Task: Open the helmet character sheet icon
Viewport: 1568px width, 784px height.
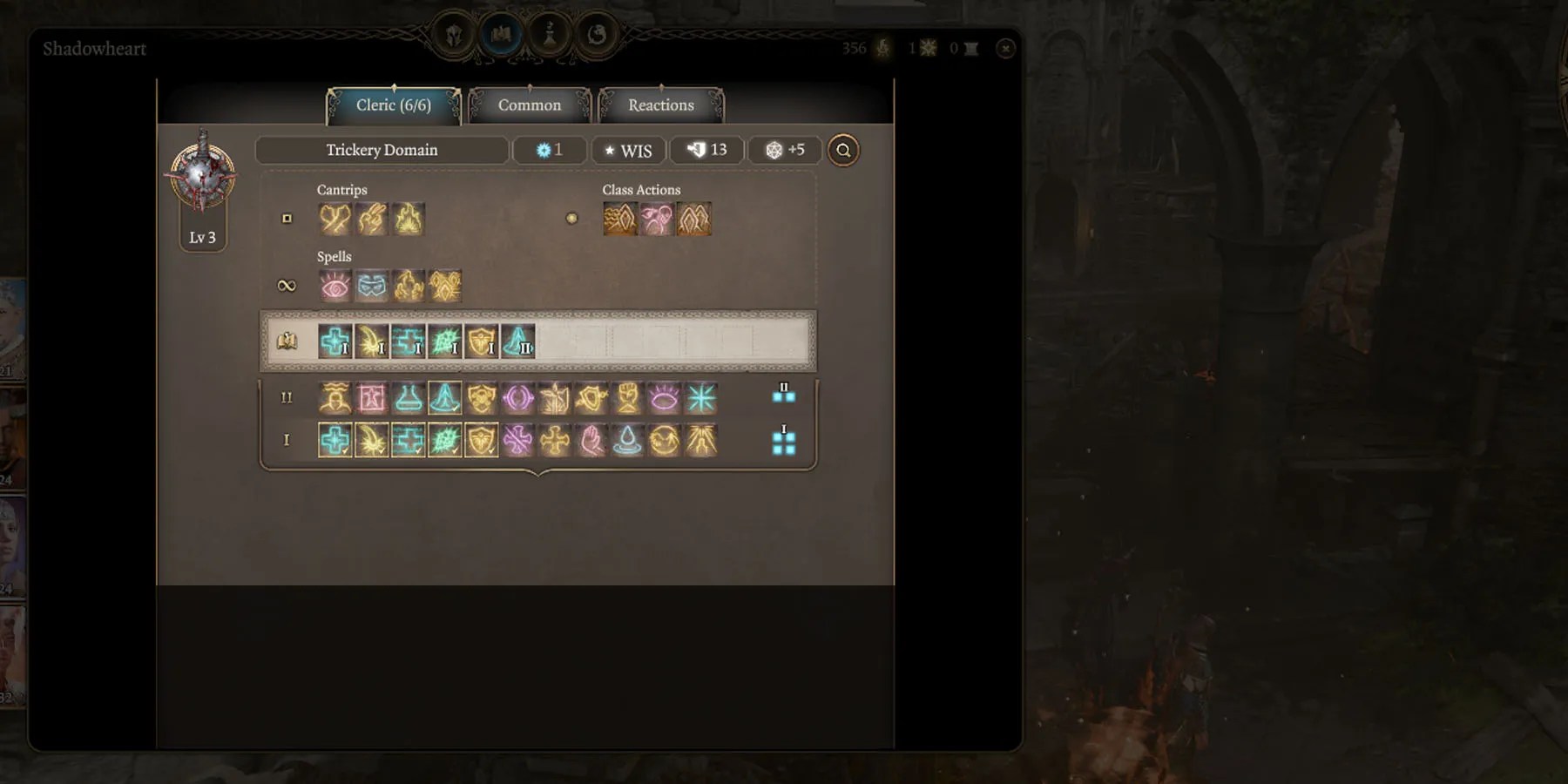Action: click(454, 35)
